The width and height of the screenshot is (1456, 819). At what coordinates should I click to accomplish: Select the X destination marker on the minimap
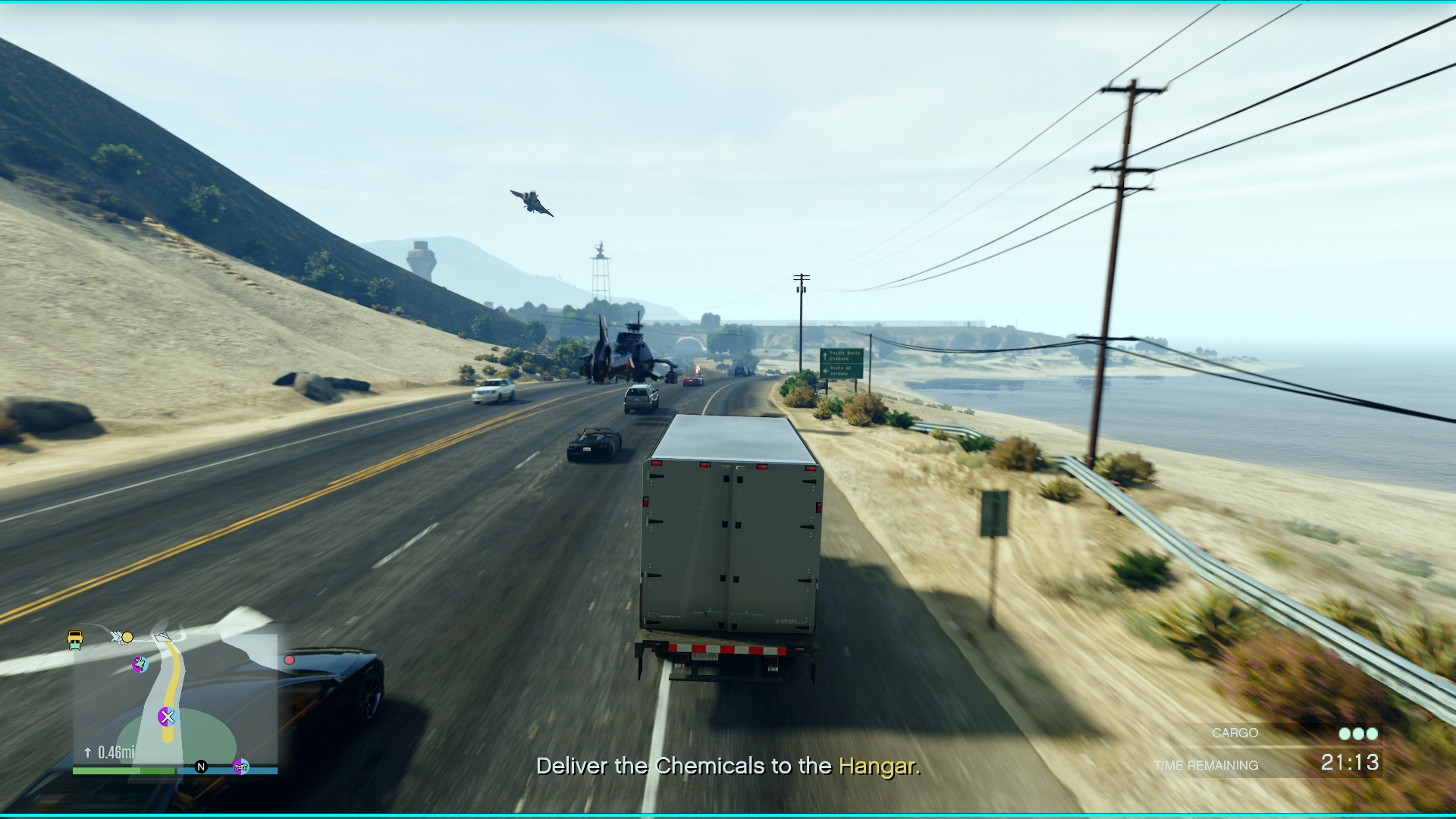(x=168, y=717)
